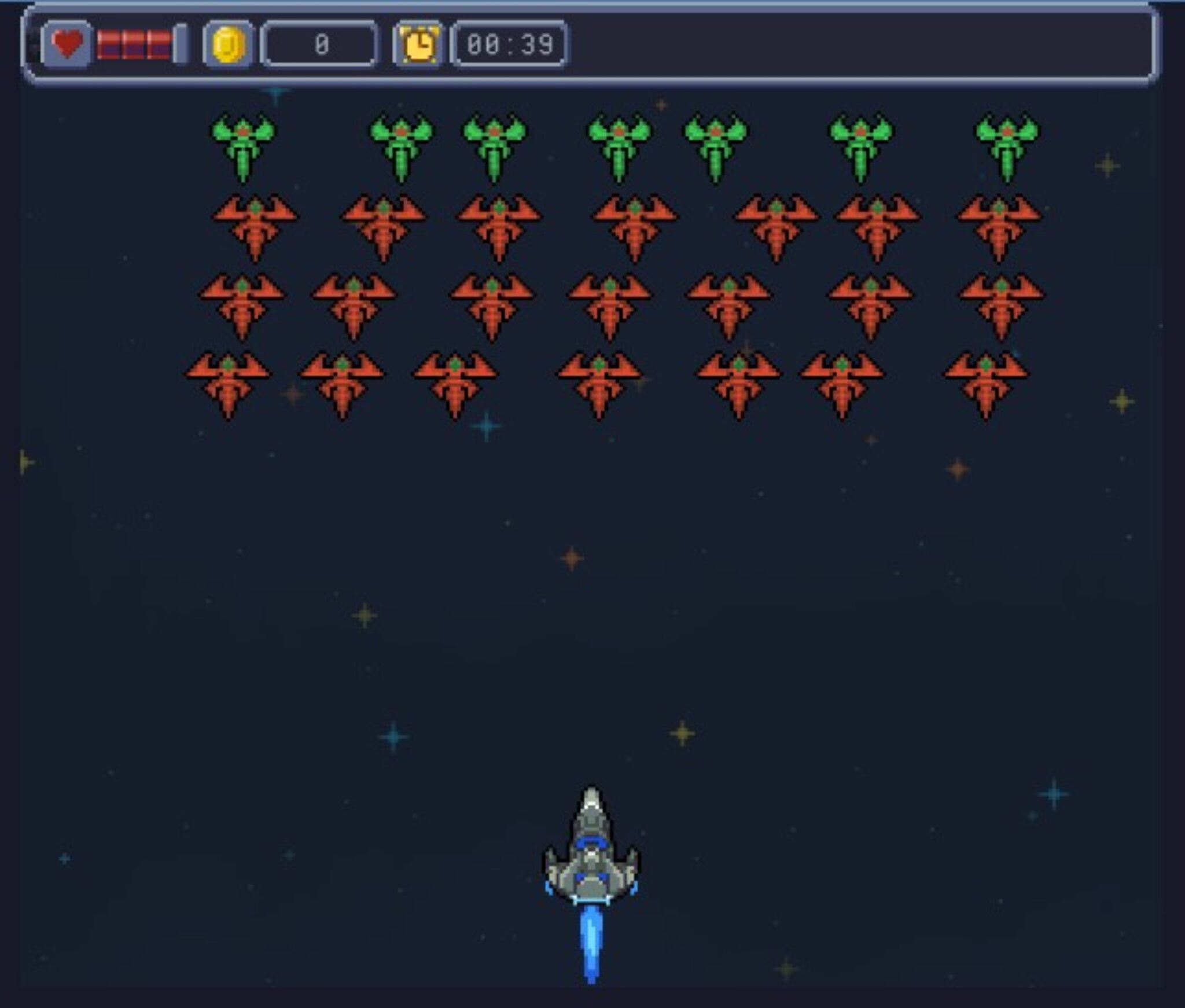Select the gold coin icon

(229, 45)
